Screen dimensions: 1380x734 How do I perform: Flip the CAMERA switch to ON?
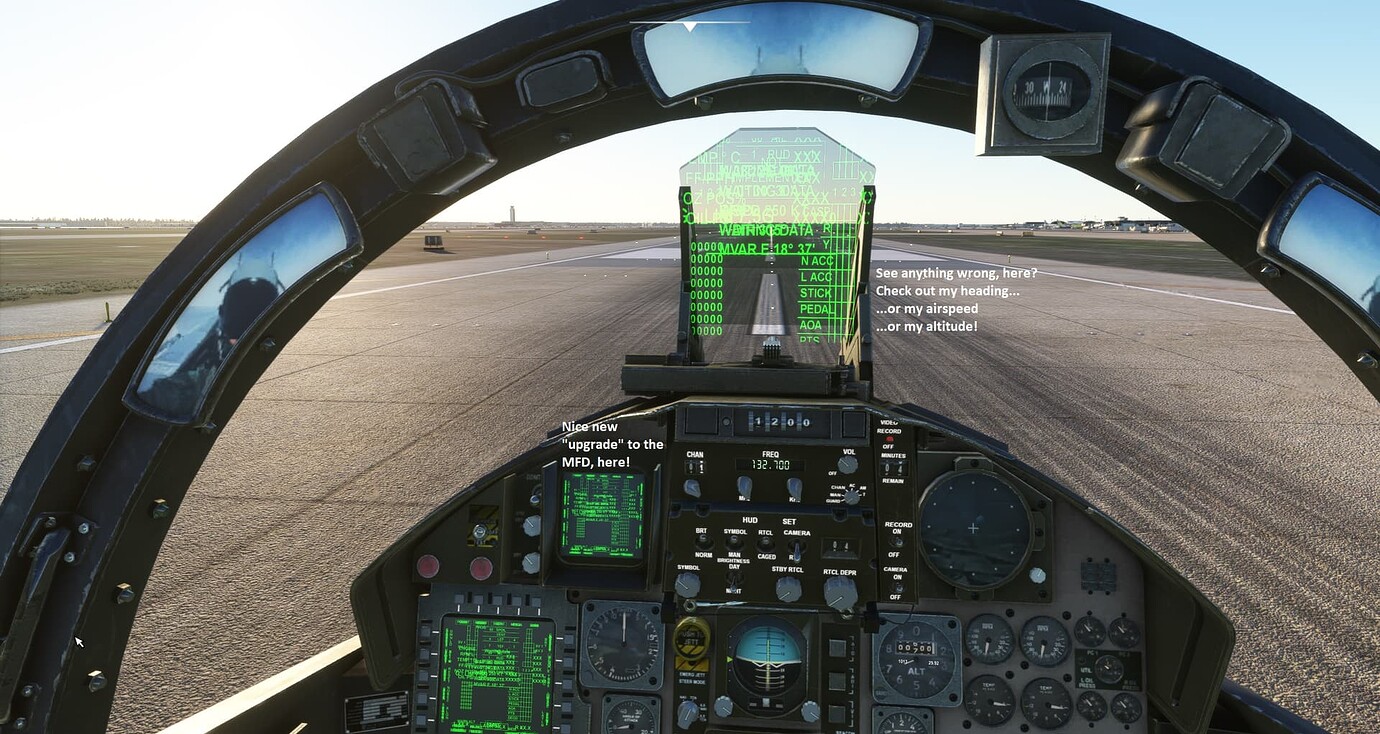tap(897, 585)
